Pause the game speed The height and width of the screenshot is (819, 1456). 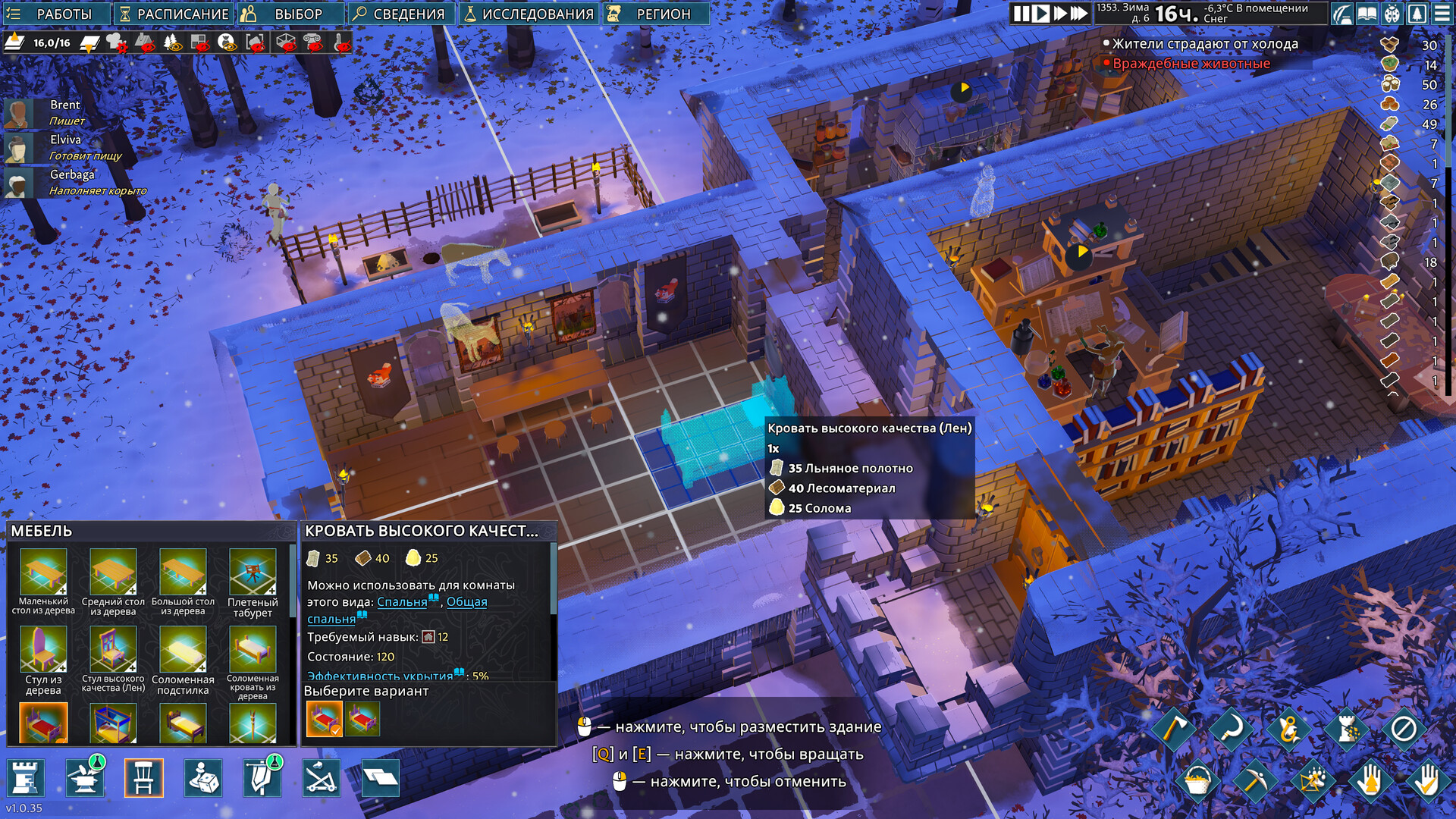pyautogui.click(x=1021, y=14)
